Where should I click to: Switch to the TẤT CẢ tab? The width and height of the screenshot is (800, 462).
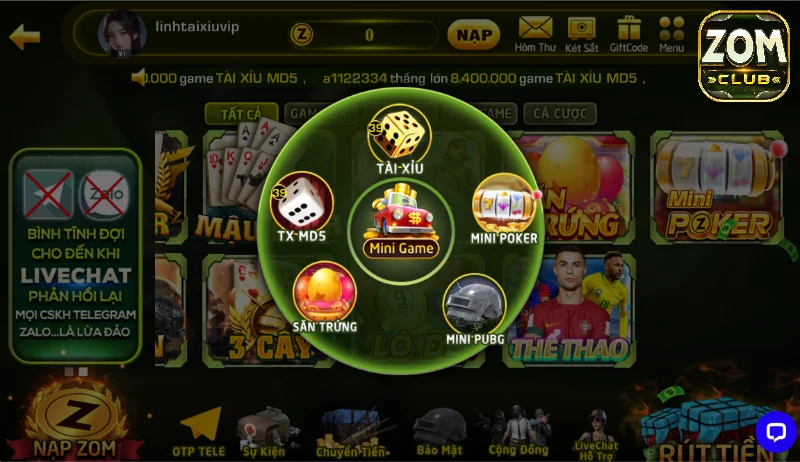(x=240, y=114)
